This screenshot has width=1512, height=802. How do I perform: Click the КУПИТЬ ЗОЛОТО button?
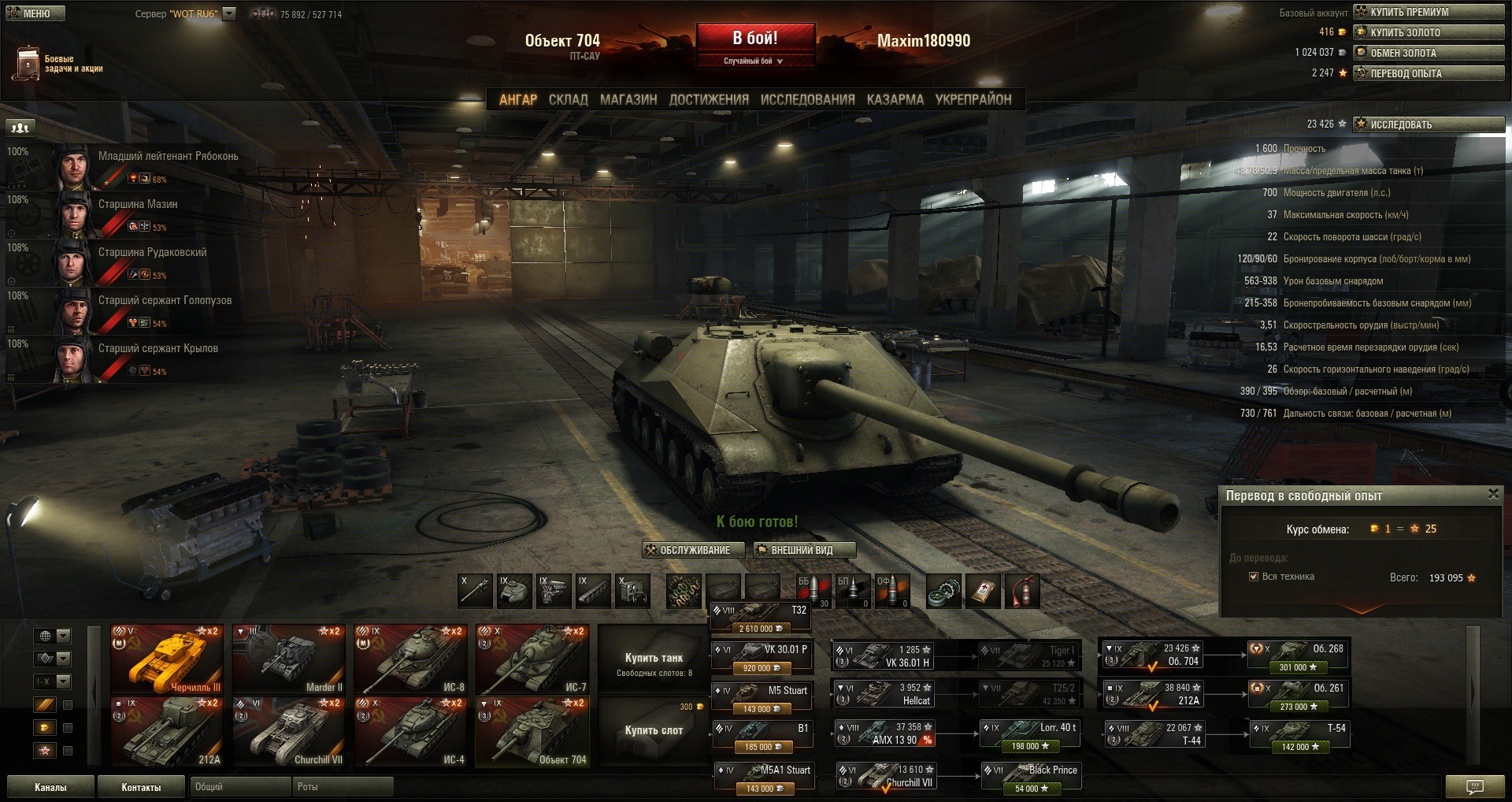(x=1429, y=32)
